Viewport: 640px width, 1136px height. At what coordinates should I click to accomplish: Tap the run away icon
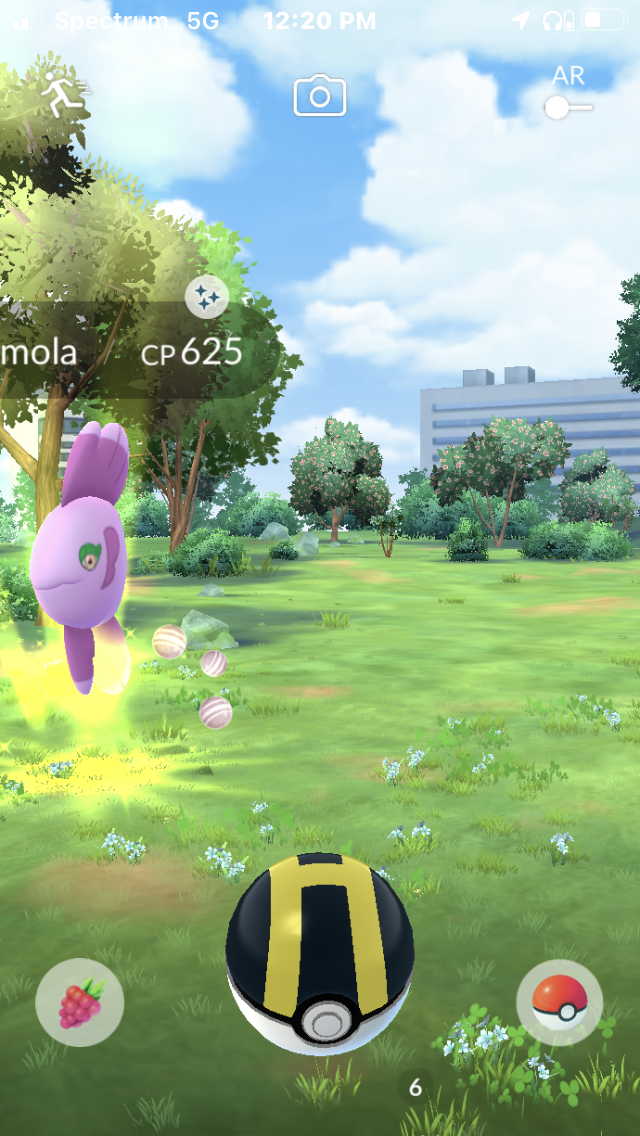click(x=62, y=92)
